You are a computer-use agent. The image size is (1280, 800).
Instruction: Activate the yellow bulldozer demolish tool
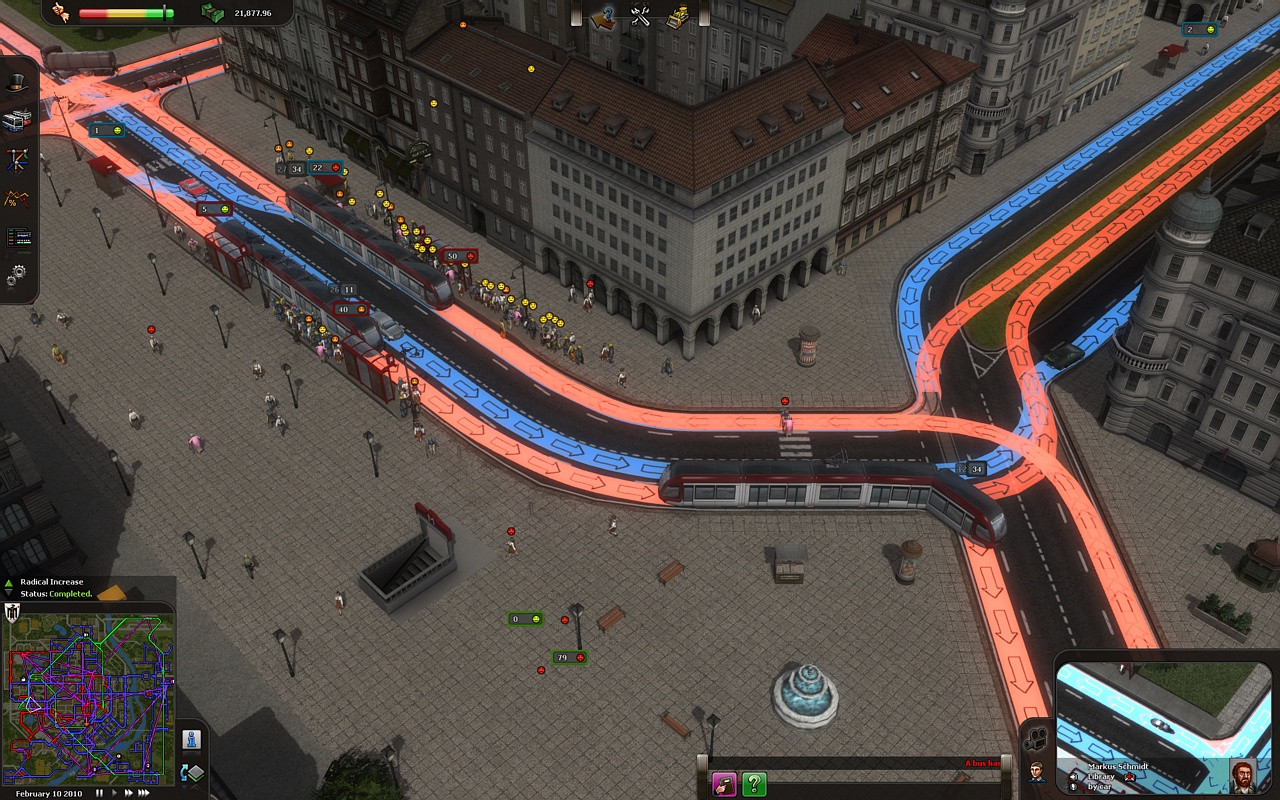point(677,17)
